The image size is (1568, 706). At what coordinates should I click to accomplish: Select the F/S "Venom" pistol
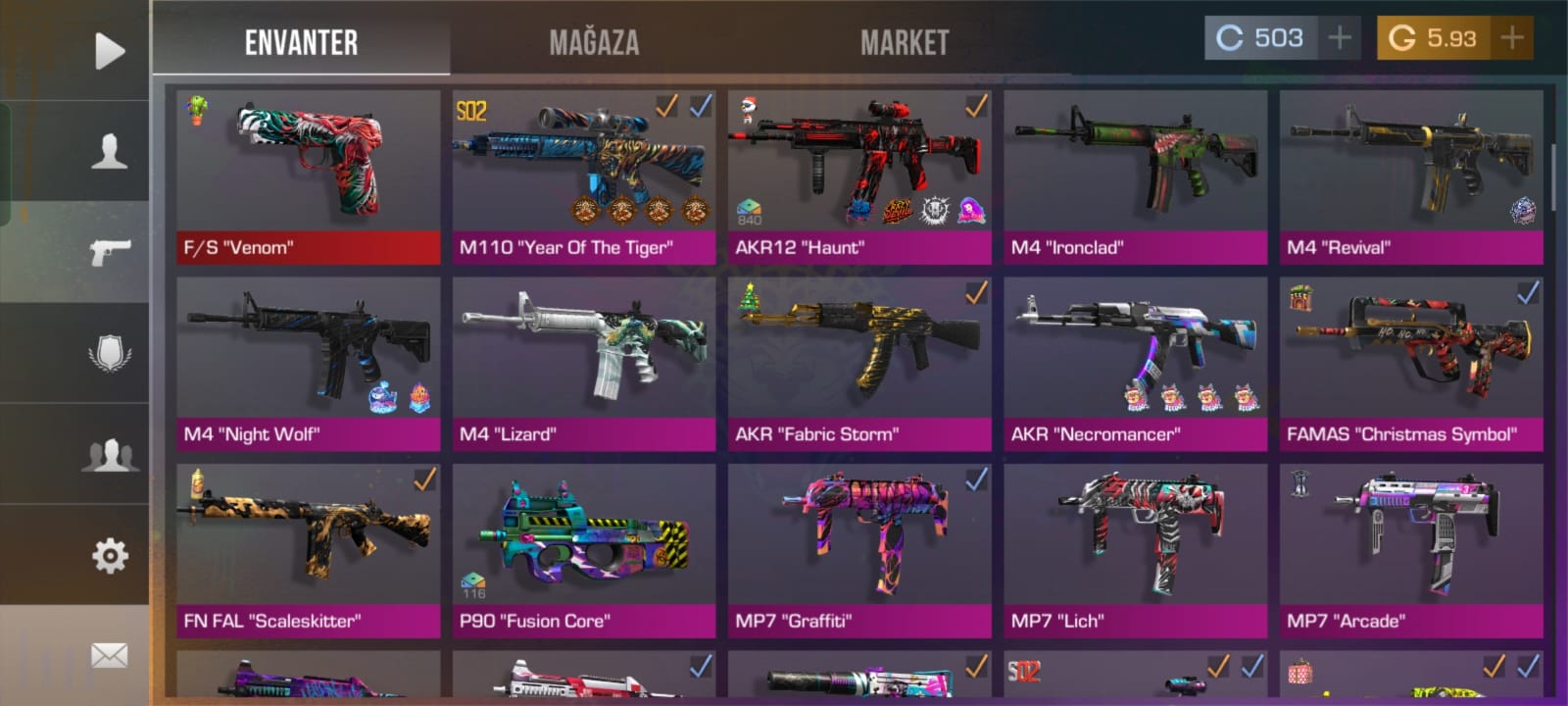309,176
